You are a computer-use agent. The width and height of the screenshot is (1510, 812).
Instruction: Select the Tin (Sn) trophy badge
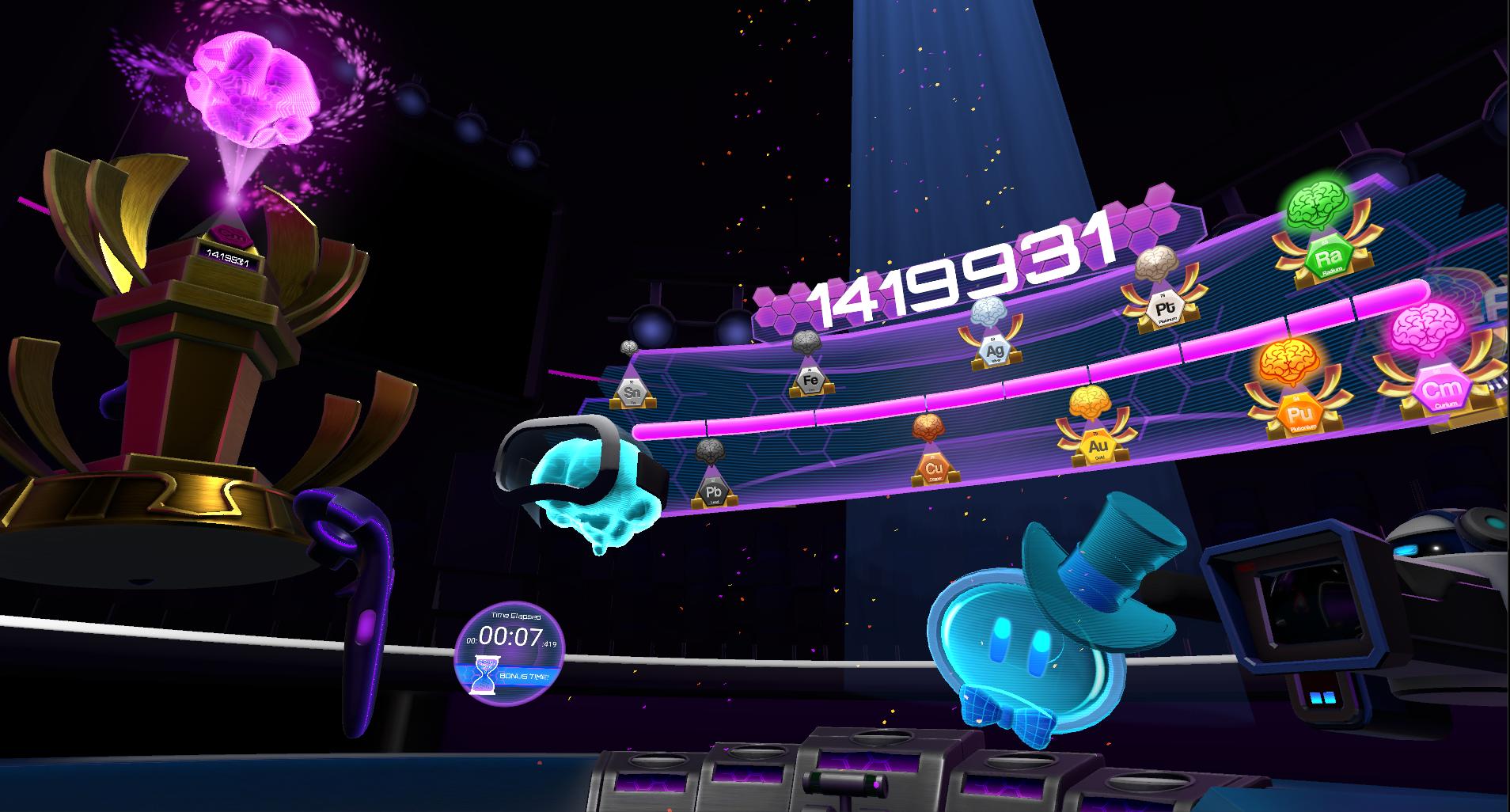(x=632, y=392)
